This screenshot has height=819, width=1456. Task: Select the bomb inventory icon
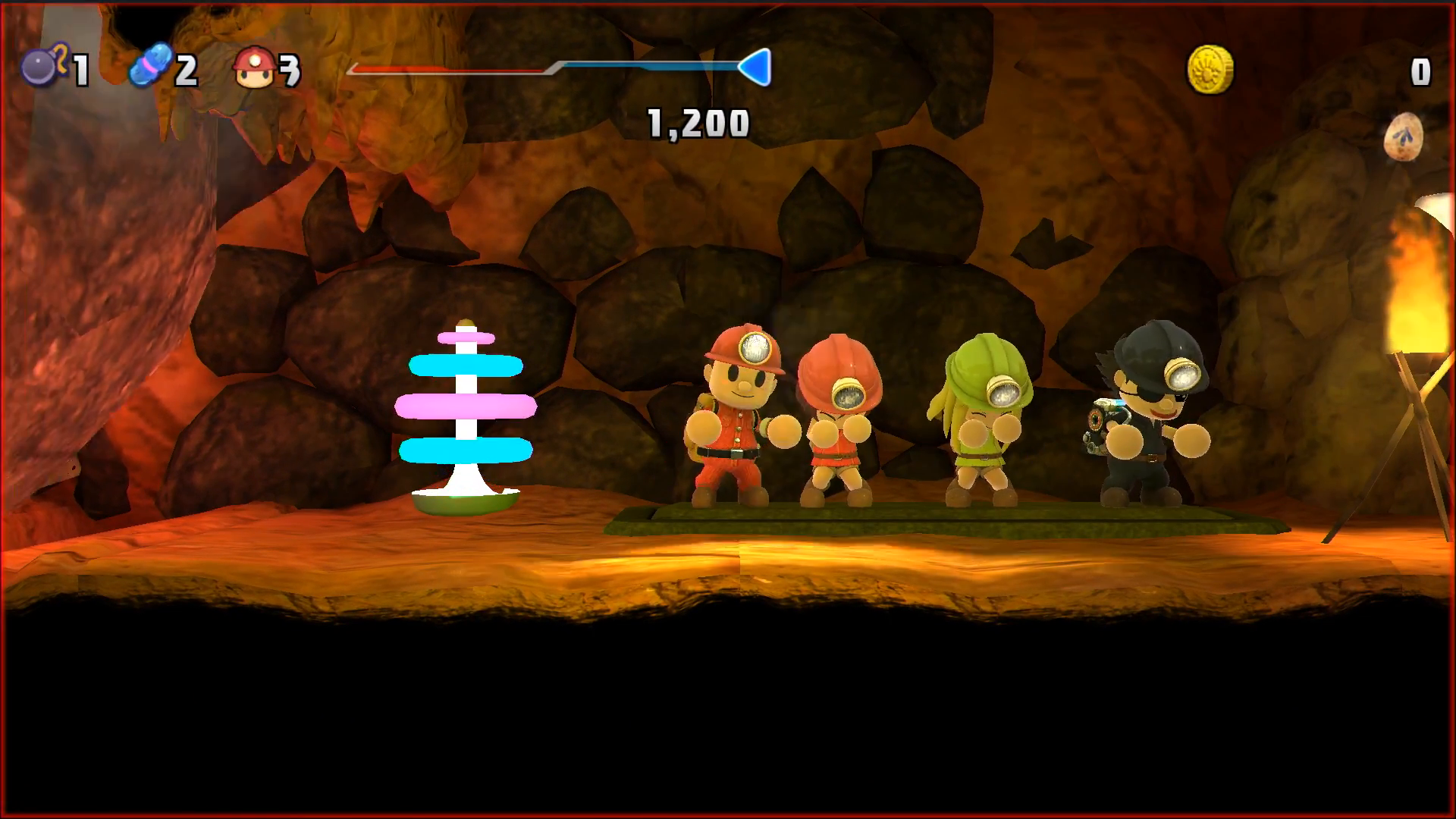pos(42,67)
